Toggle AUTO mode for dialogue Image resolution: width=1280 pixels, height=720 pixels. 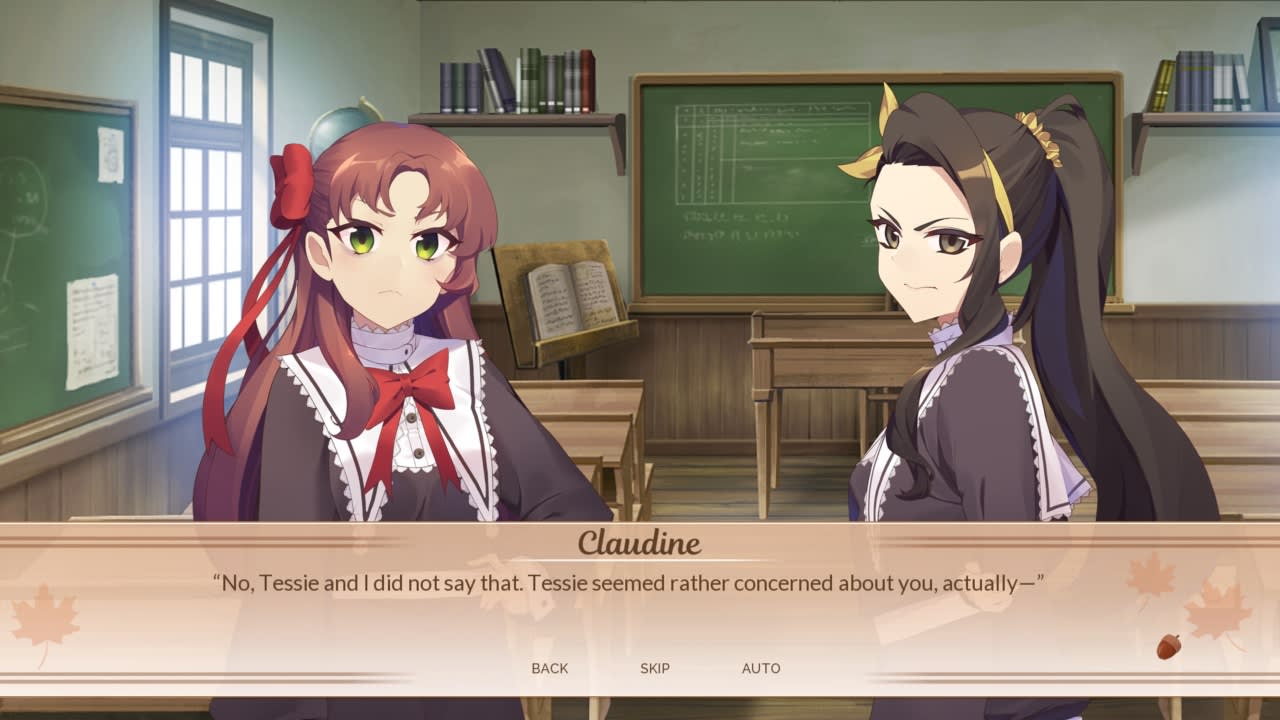(x=762, y=668)
